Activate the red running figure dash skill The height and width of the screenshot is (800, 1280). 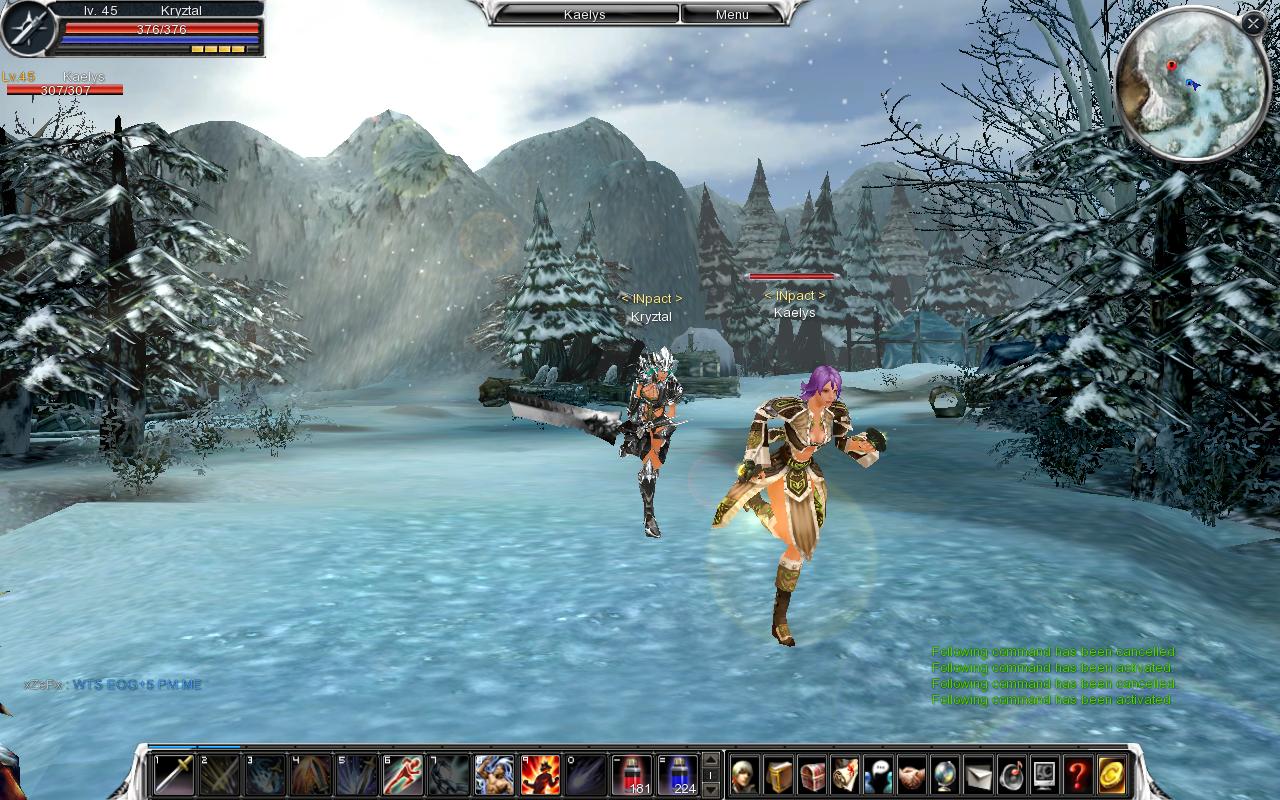401,774
